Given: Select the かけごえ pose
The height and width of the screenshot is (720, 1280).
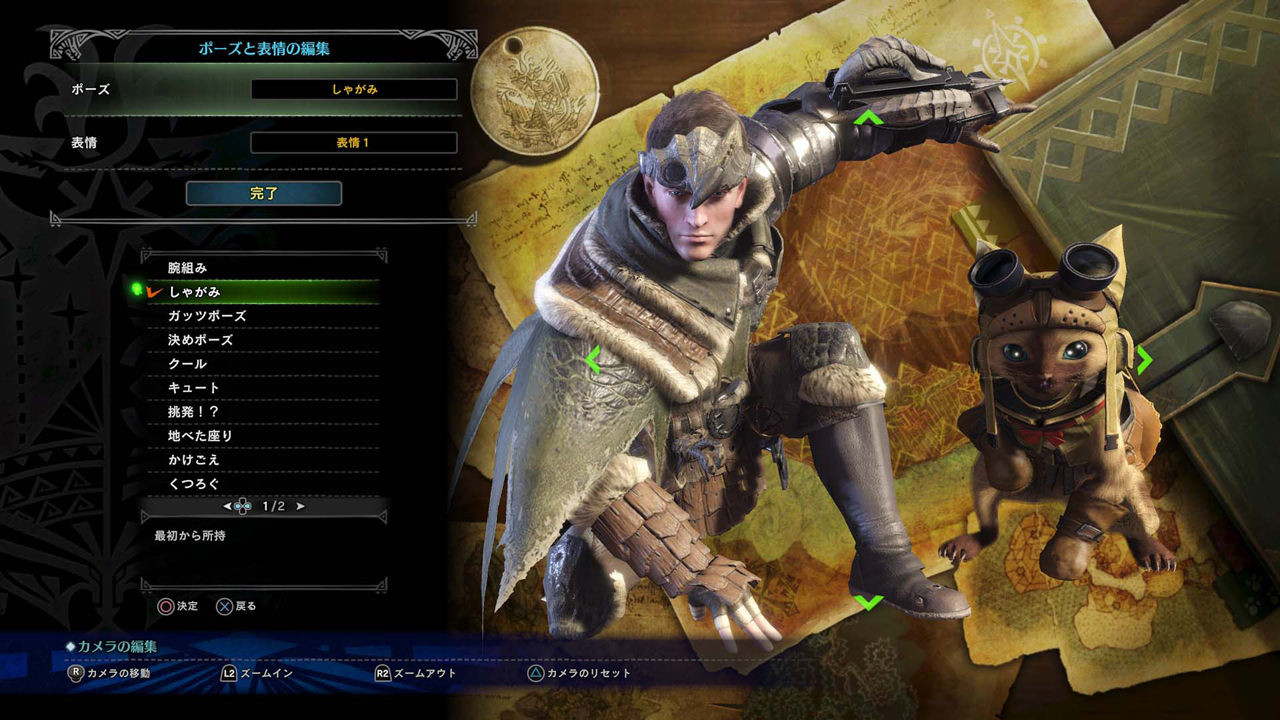Looking at the screenshot, I should pos(262,460).
